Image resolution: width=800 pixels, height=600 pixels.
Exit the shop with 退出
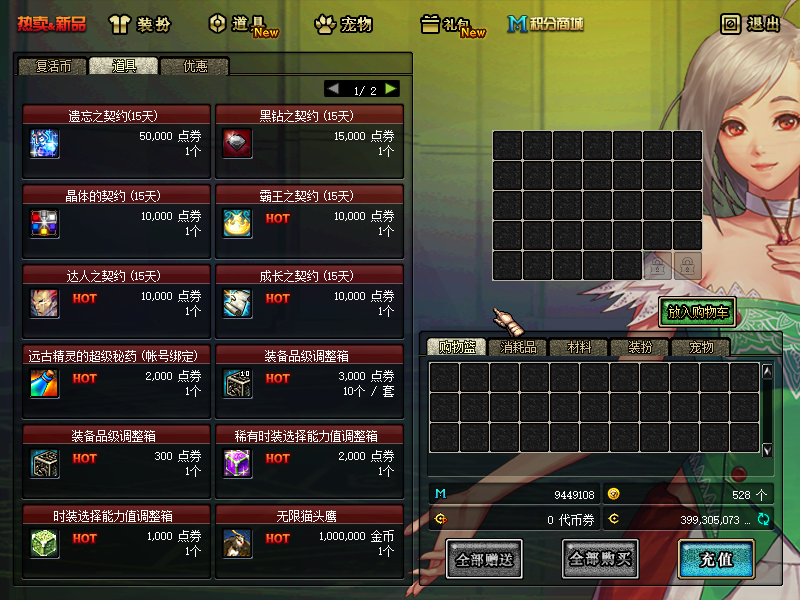click(751, 23)
